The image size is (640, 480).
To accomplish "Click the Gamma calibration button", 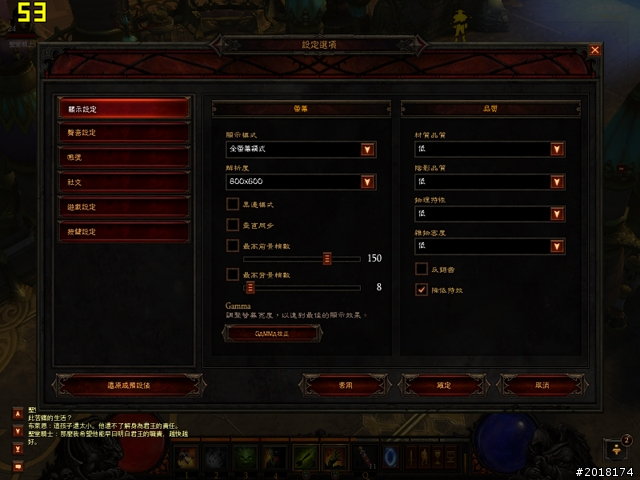I will 272,335.
